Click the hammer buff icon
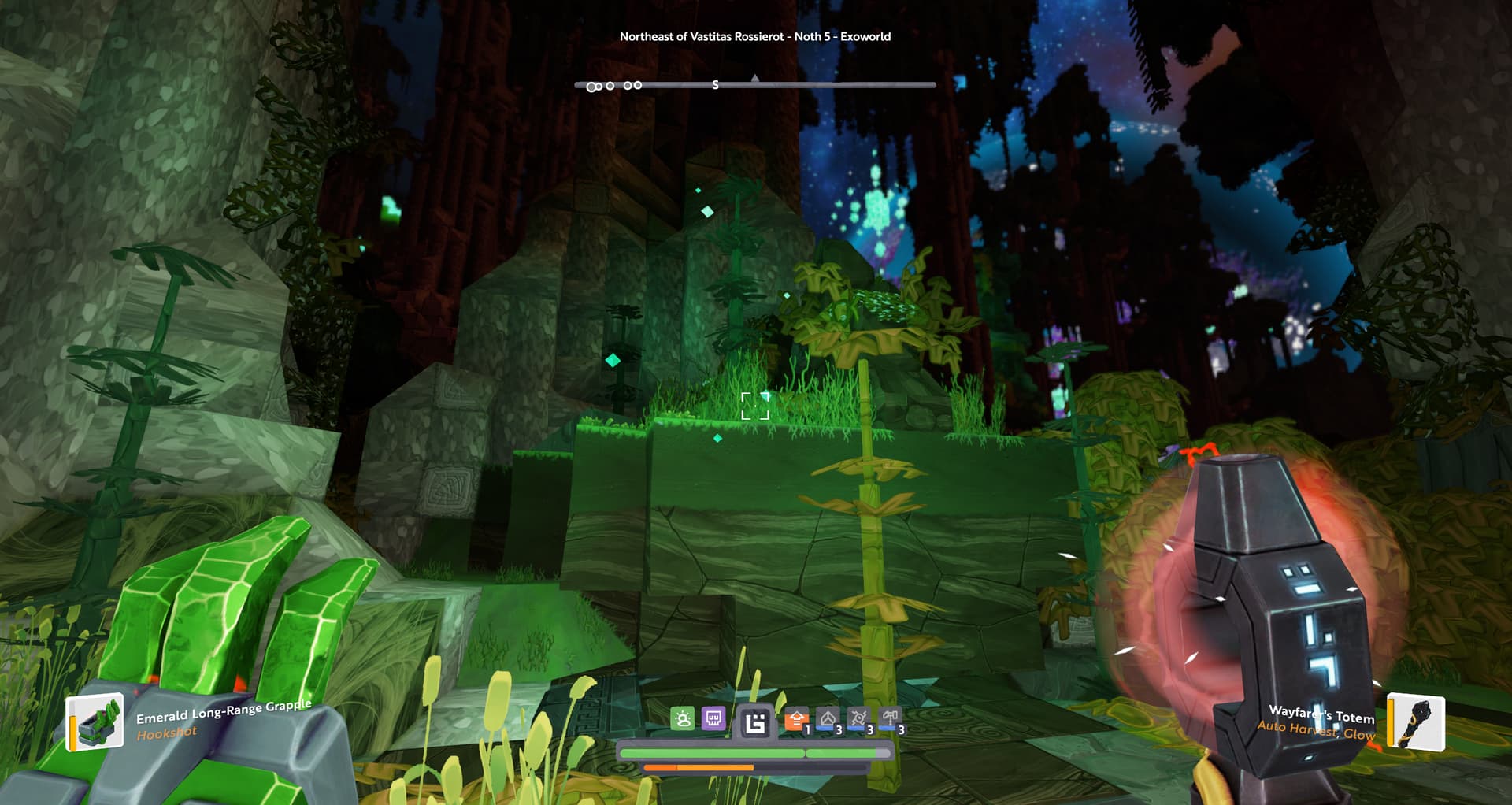 click(x=890, y=719)
